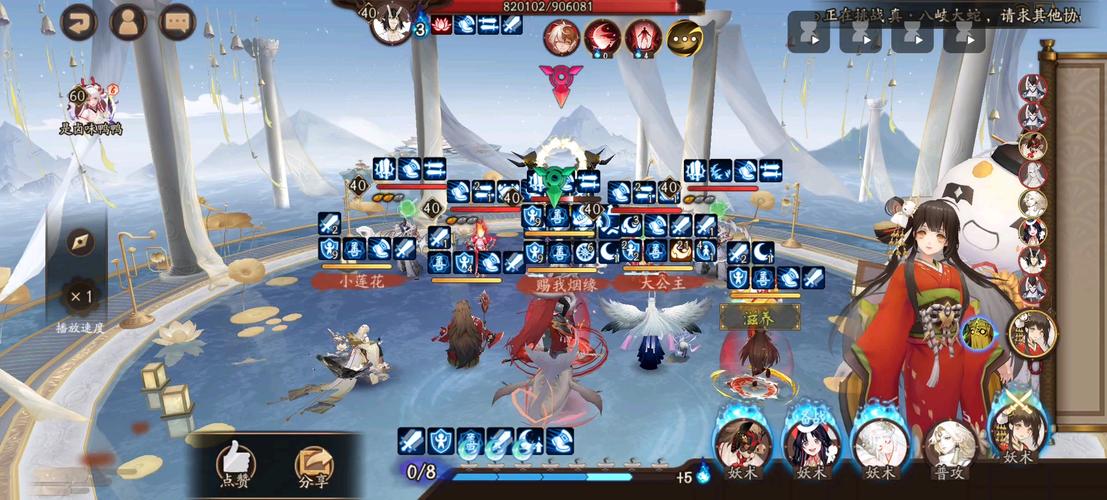Click the boss portrait with level 40

(391, 22)
